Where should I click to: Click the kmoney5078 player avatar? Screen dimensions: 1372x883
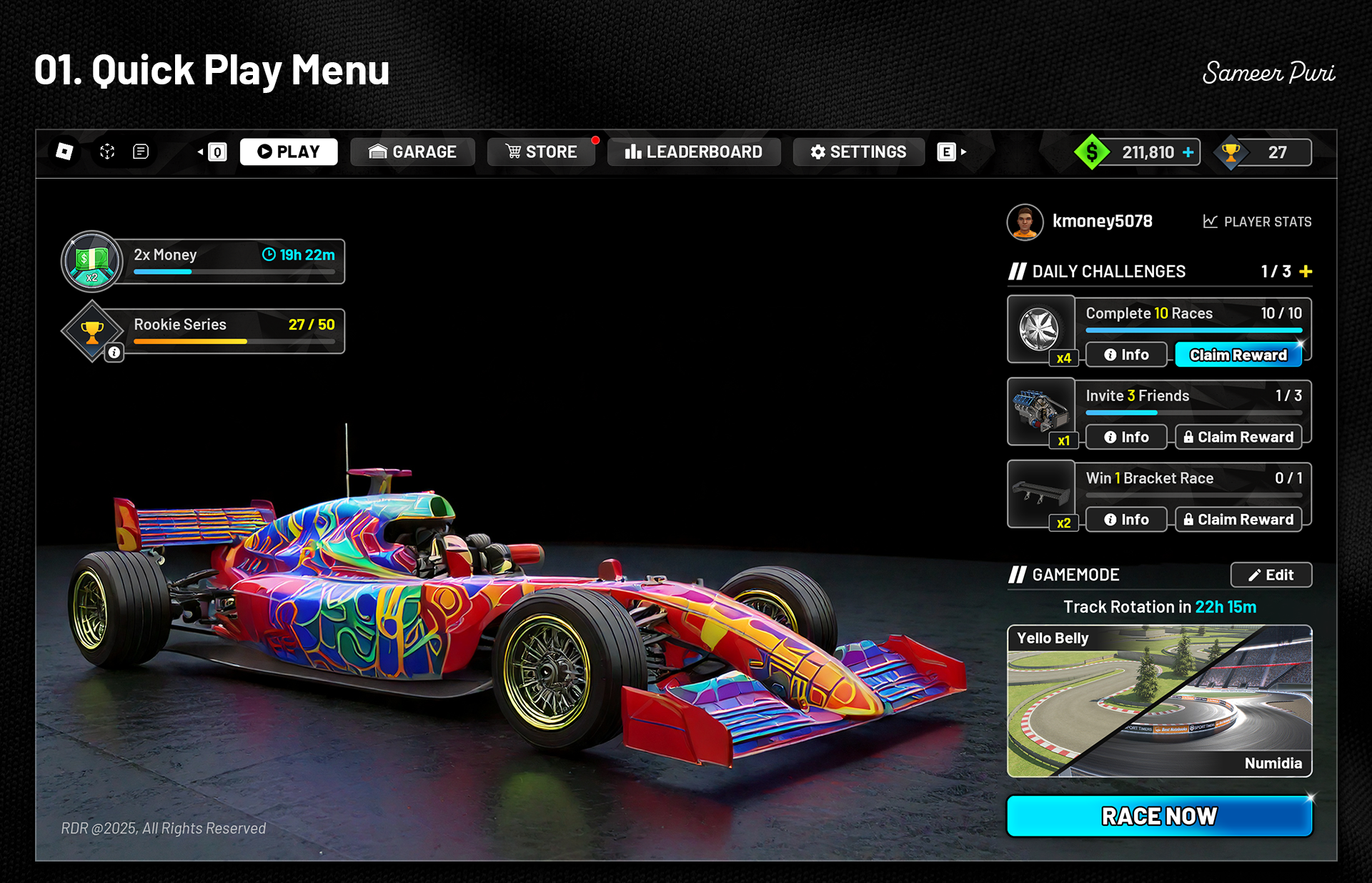click(x=1025, y=222)
